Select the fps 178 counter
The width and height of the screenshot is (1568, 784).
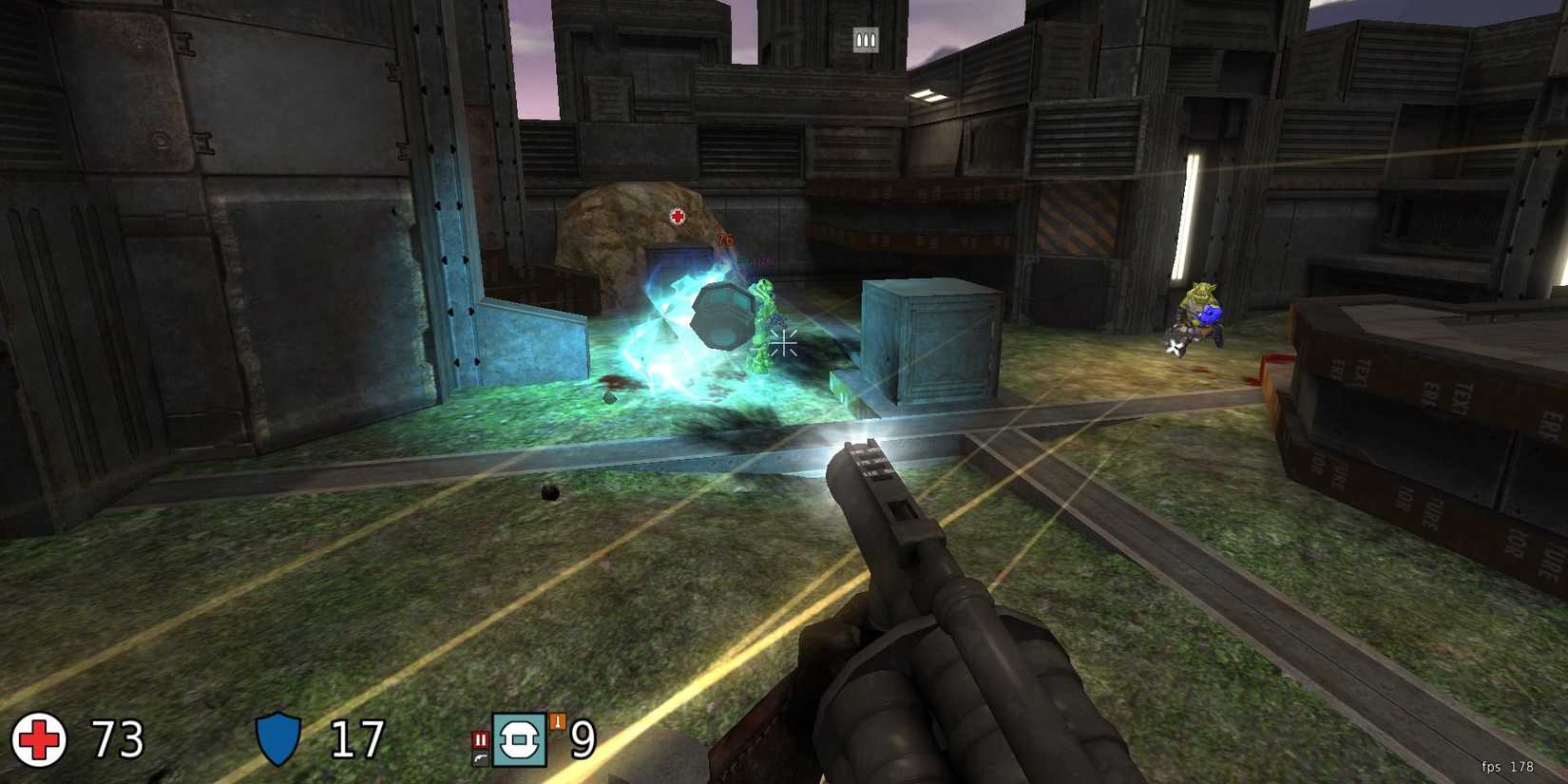pos(1510,765)
